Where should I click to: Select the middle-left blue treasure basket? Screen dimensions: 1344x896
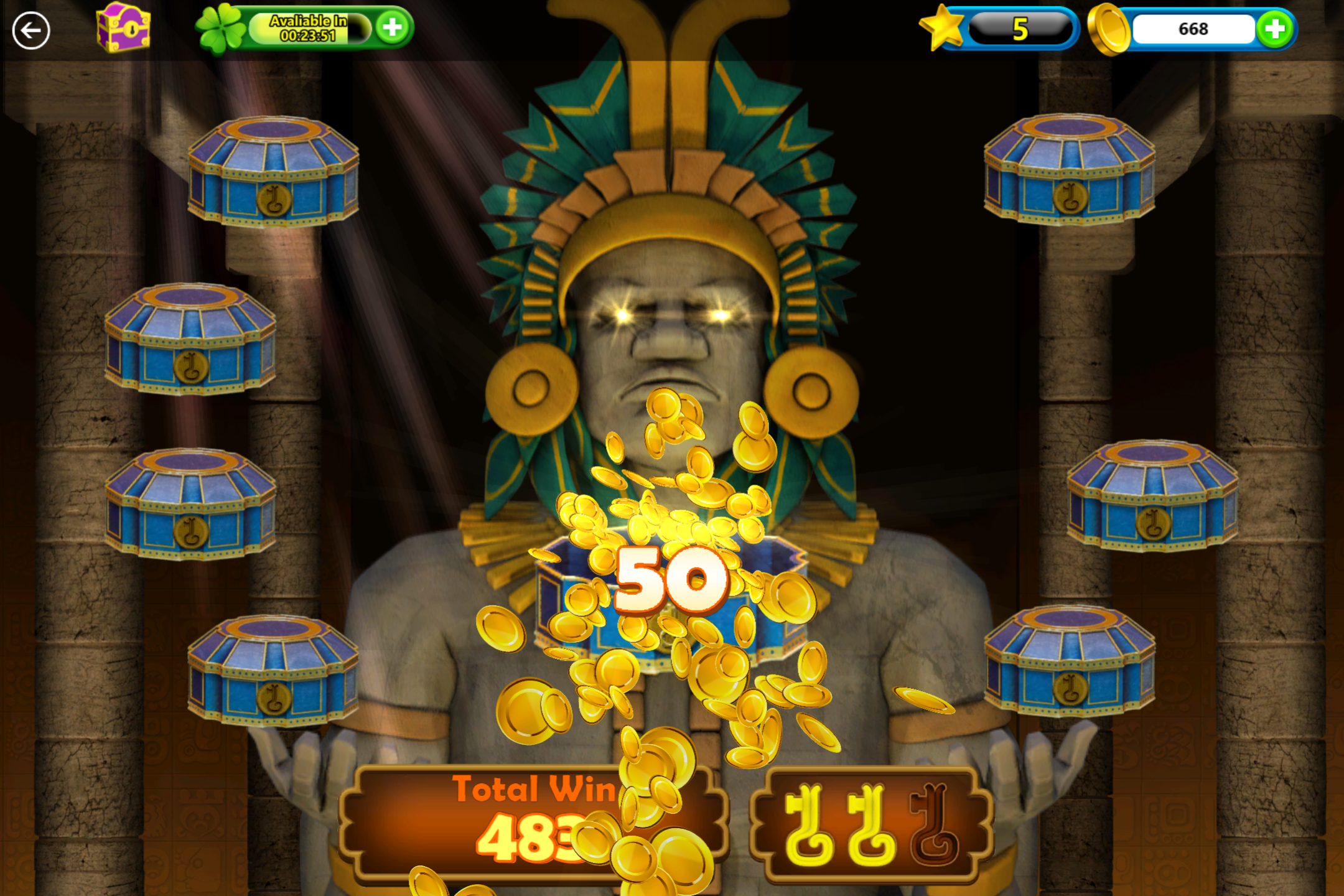[190, 504]
